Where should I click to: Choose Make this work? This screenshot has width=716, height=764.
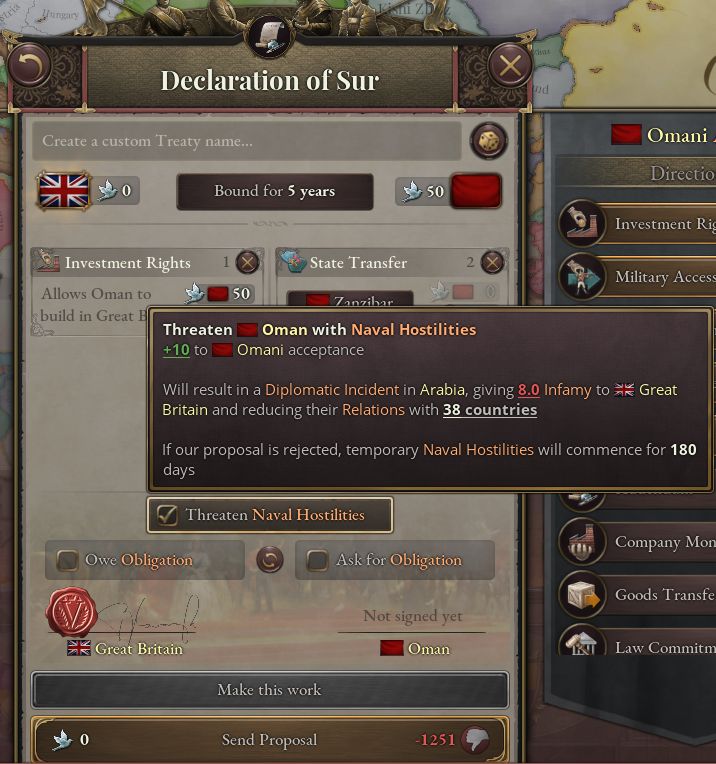pos(269,690)
